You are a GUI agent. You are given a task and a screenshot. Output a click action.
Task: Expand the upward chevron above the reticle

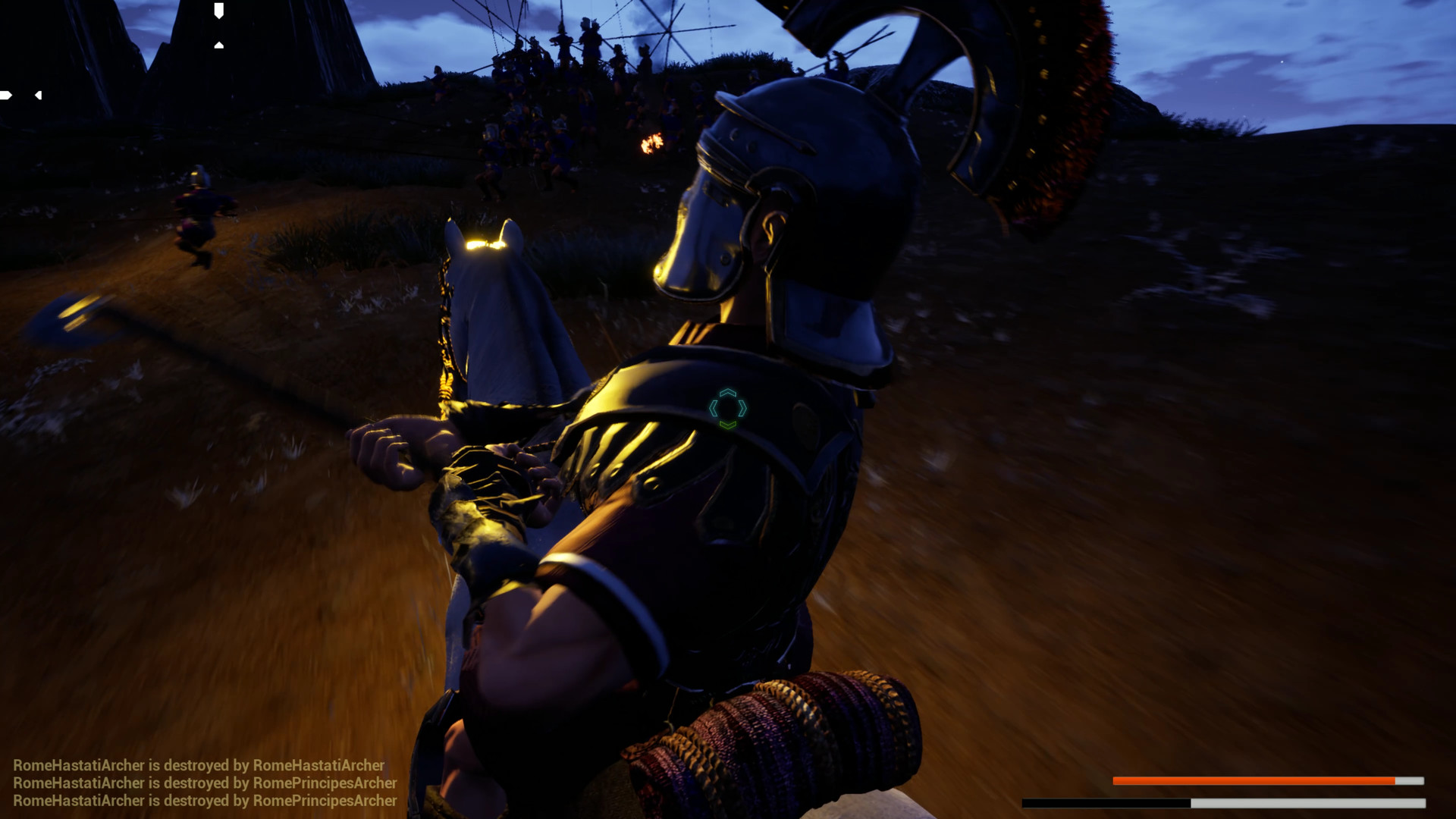click(x=729, y=394)
